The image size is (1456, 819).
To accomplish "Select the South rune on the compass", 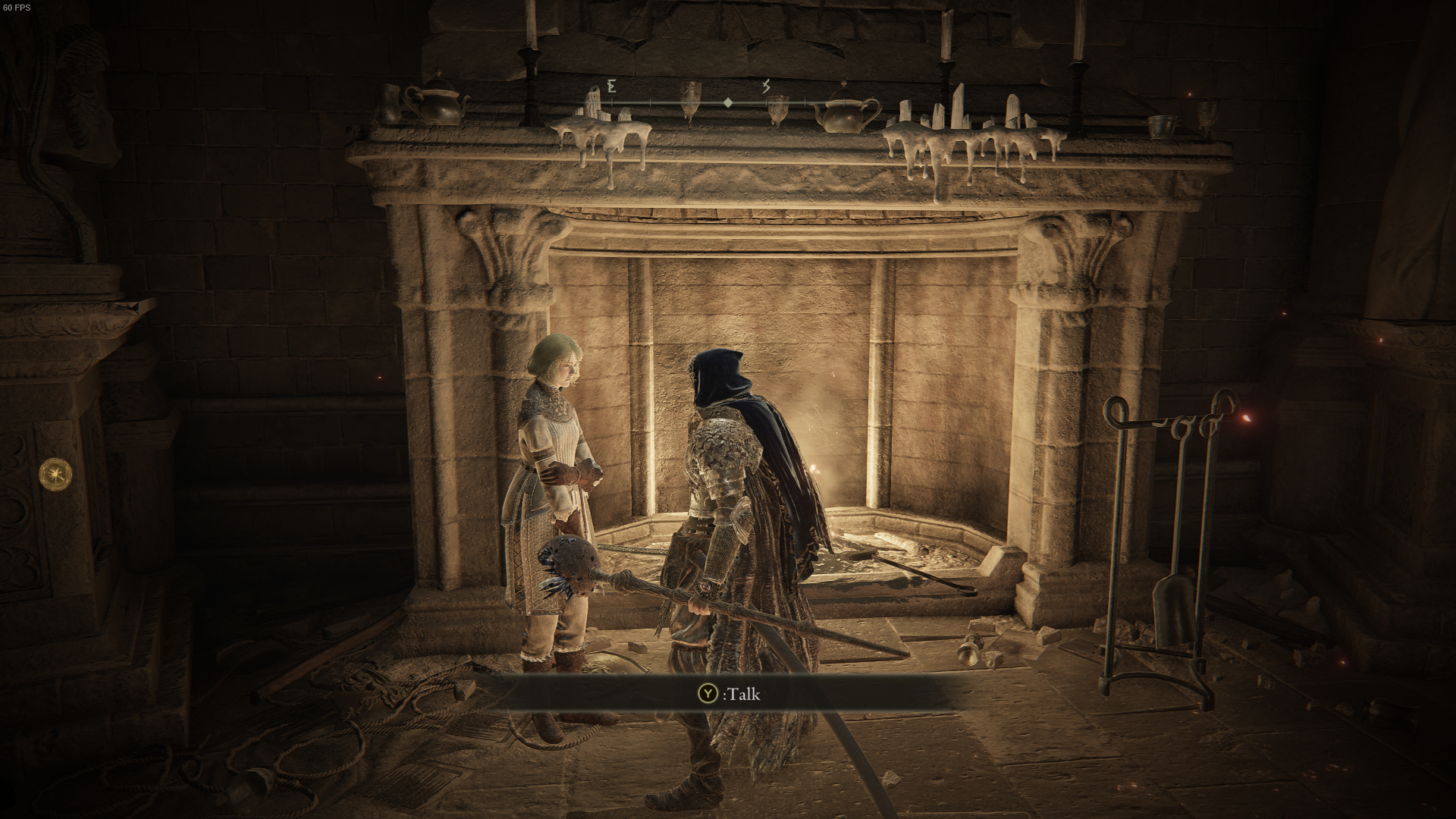I will [766, 86].
